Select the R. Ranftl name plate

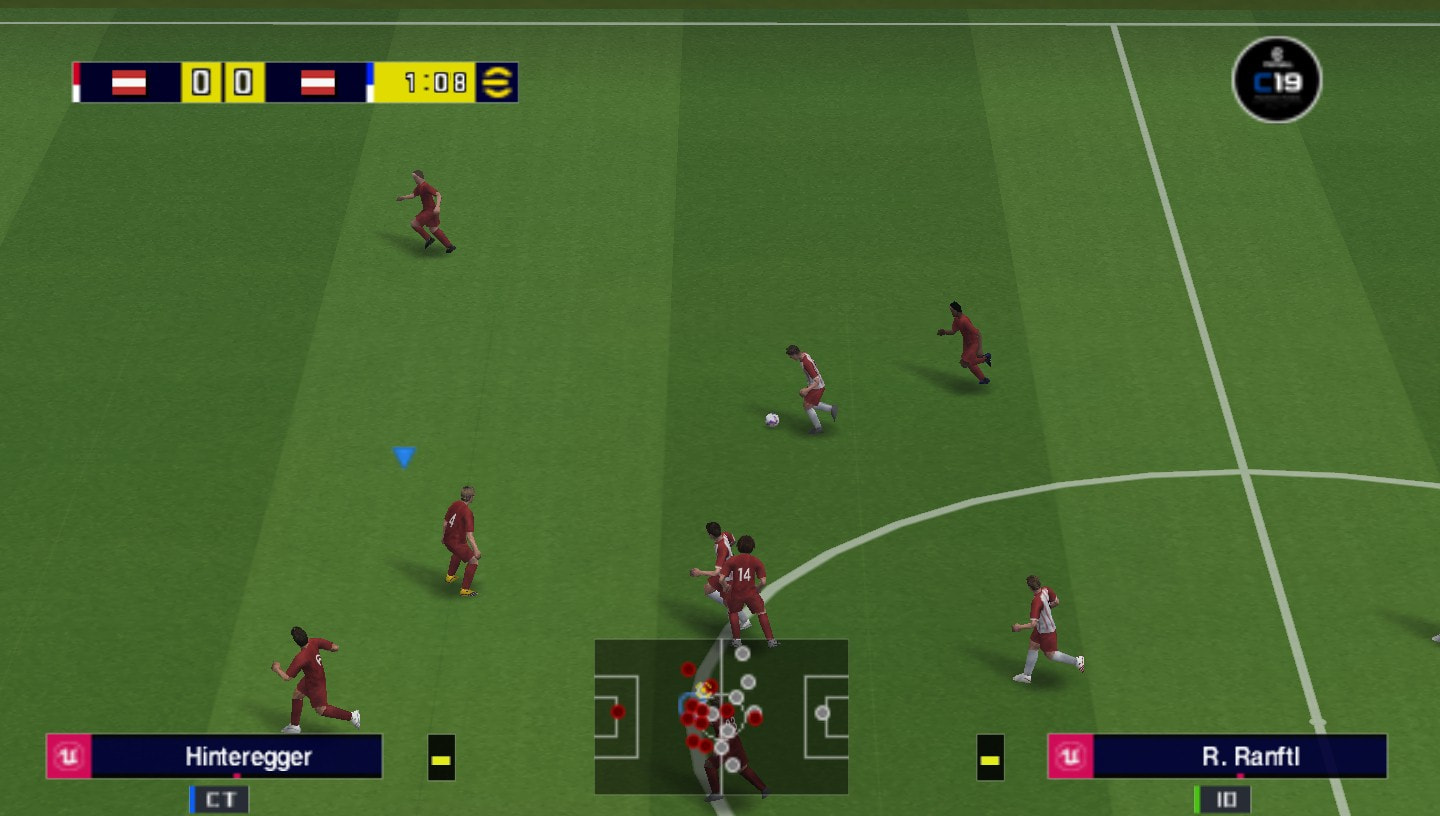coord(1240,757)
